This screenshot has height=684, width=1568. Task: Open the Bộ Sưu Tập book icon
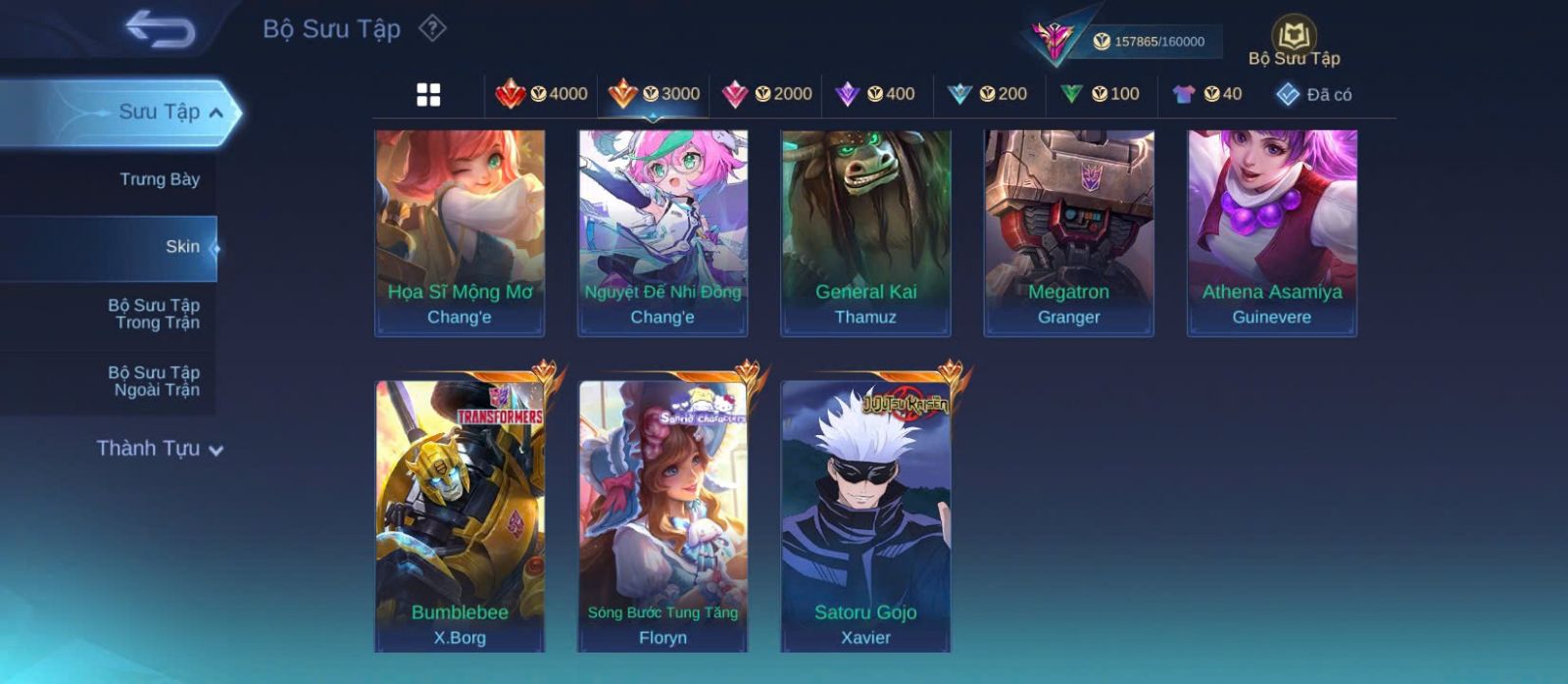pos(1294,37)
